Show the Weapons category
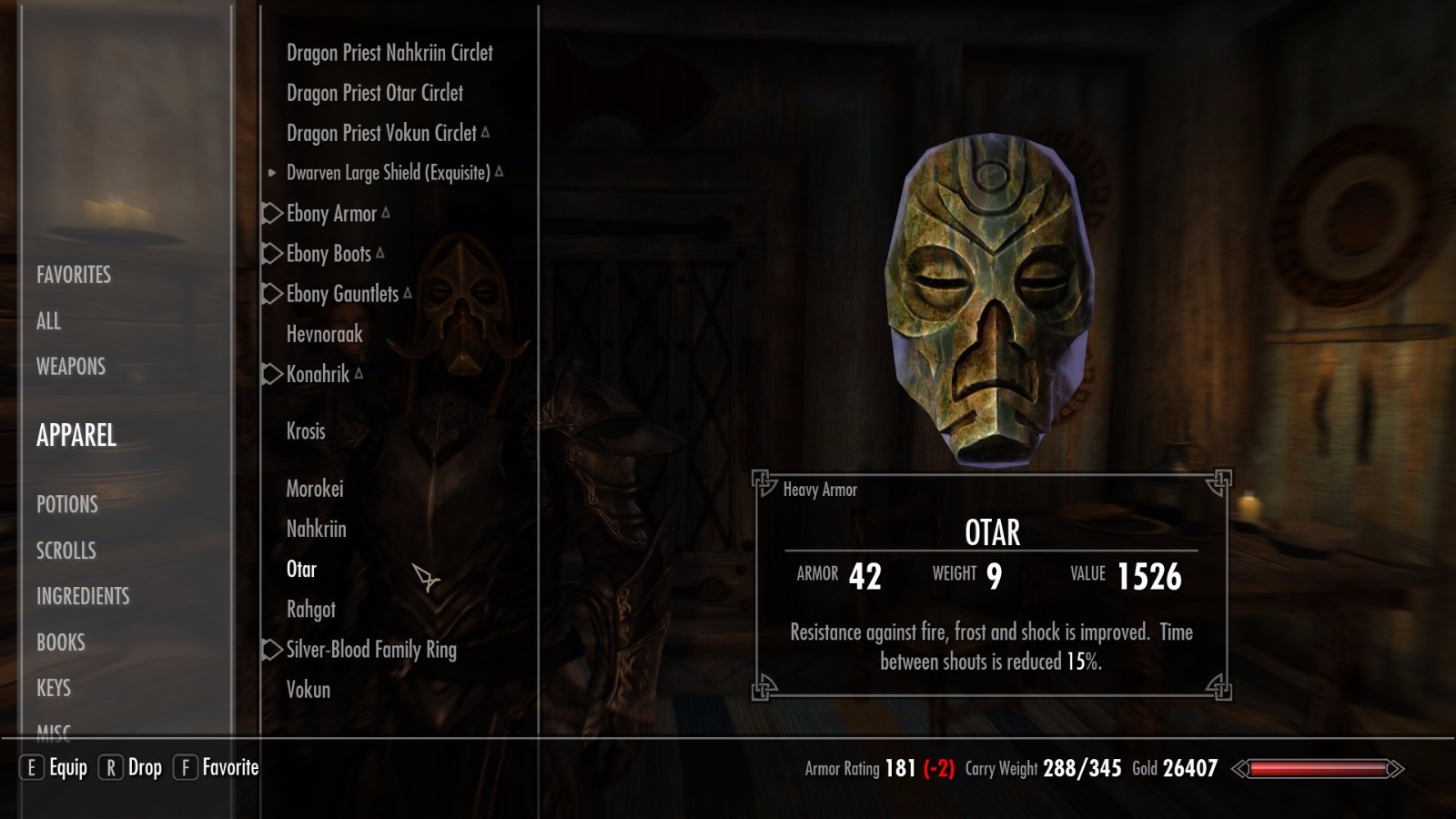Image resolution: width=1456 pixels, height=819 pixels. click(x=71, y=367)
